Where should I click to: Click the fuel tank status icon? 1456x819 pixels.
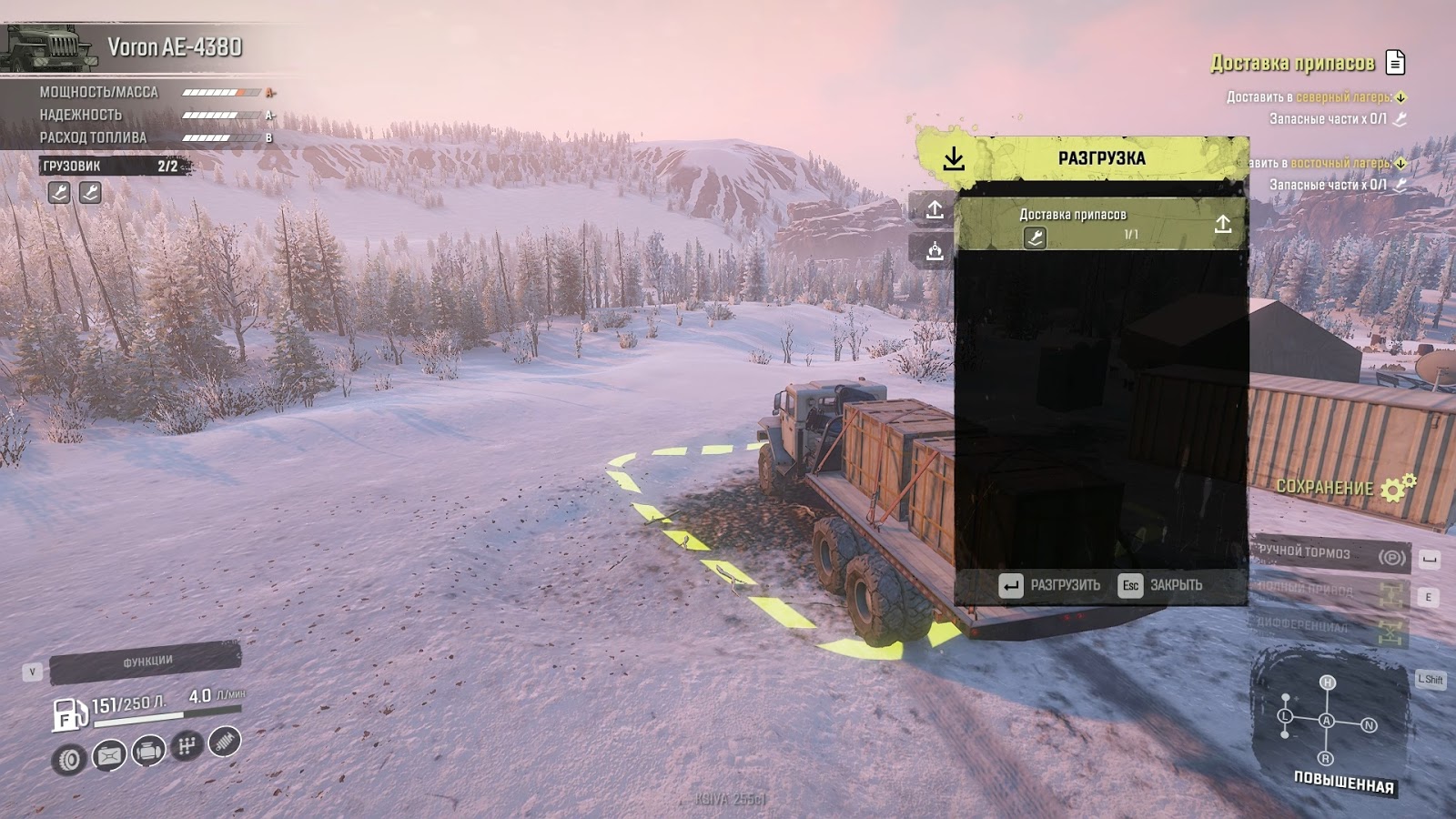click(x=108, y=755)
